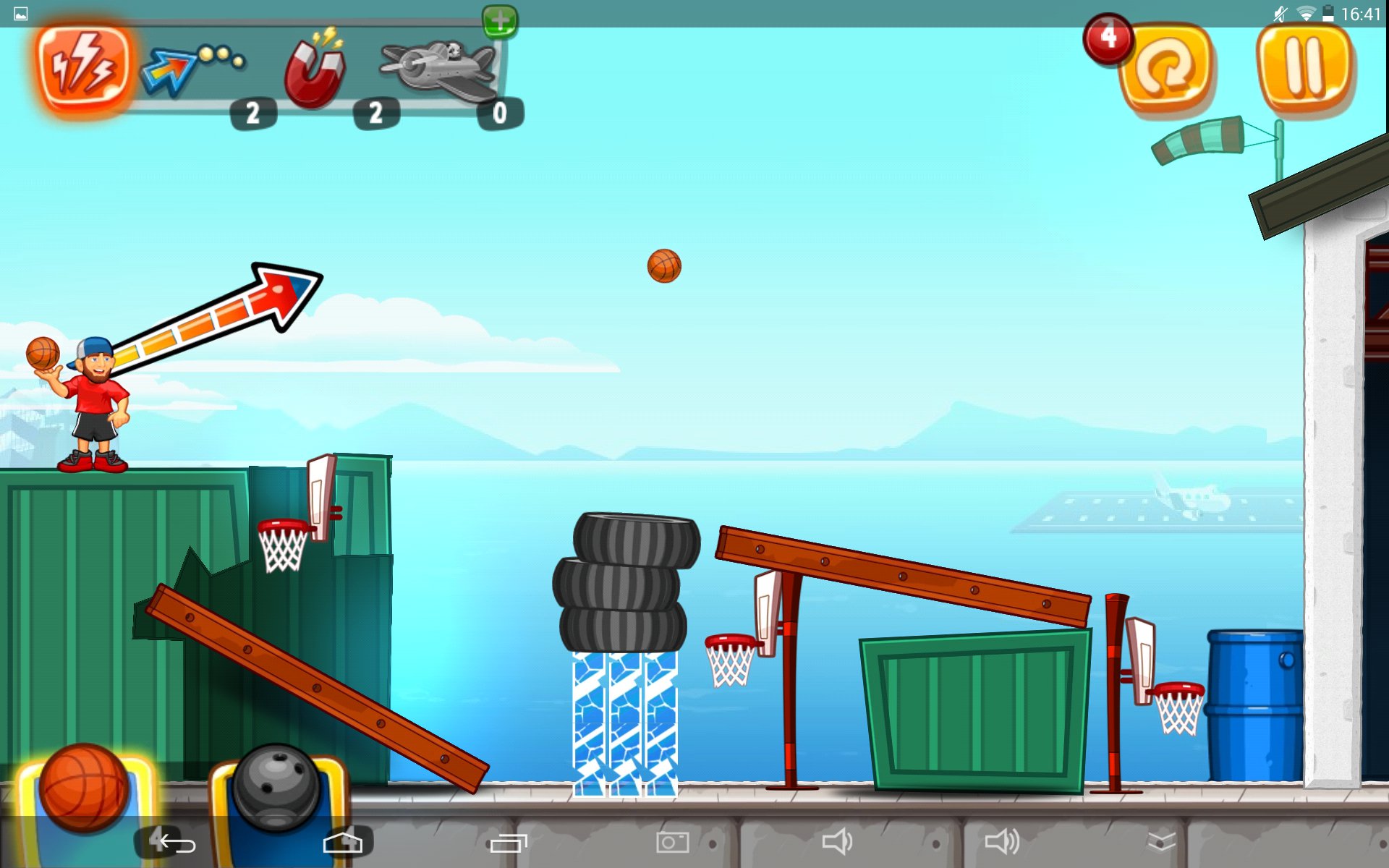Go to the Android home screen
The image size is (1389, 868).
click(343, 843)
